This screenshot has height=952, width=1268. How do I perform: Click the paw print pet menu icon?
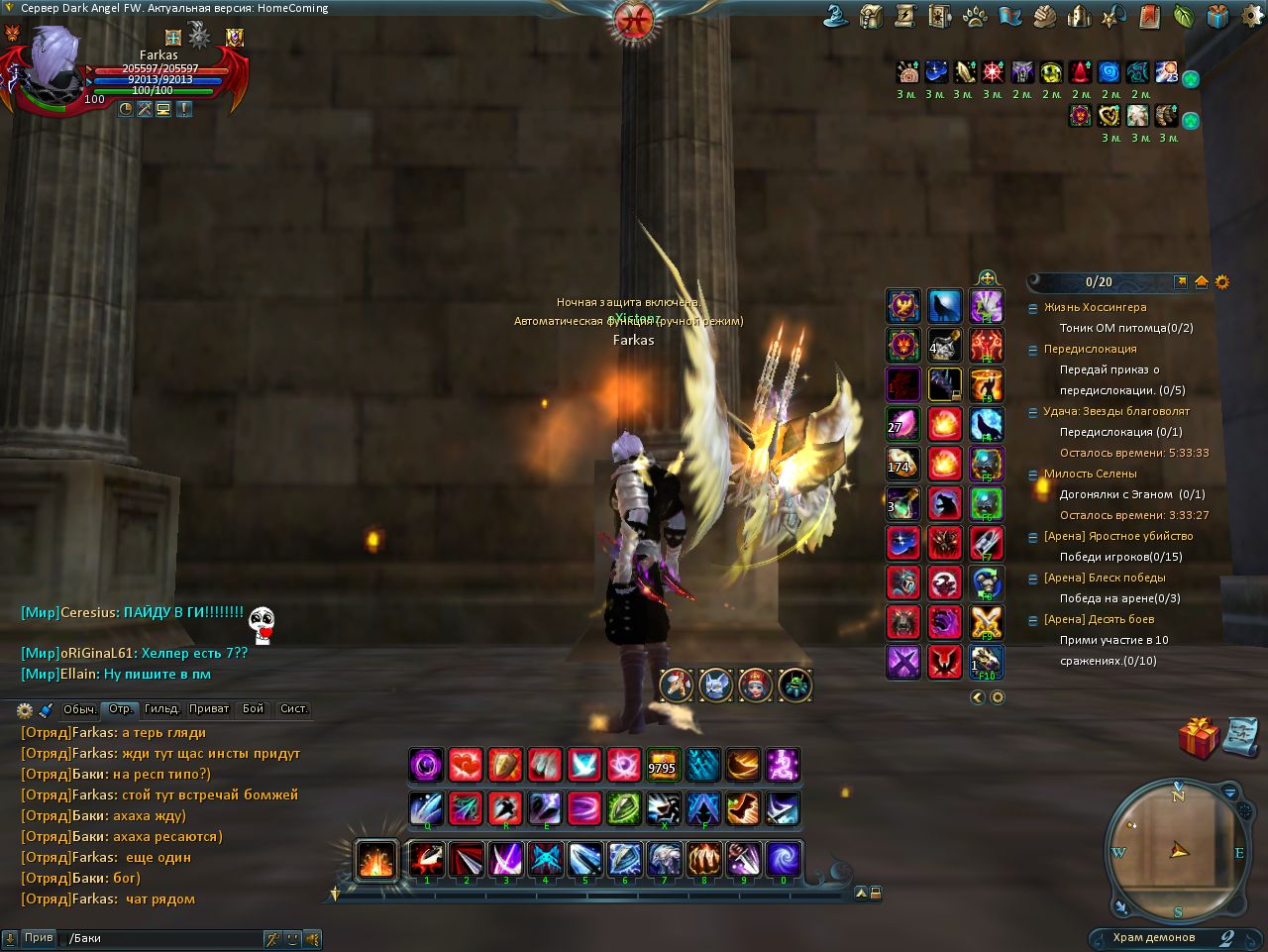coord(975,16)
